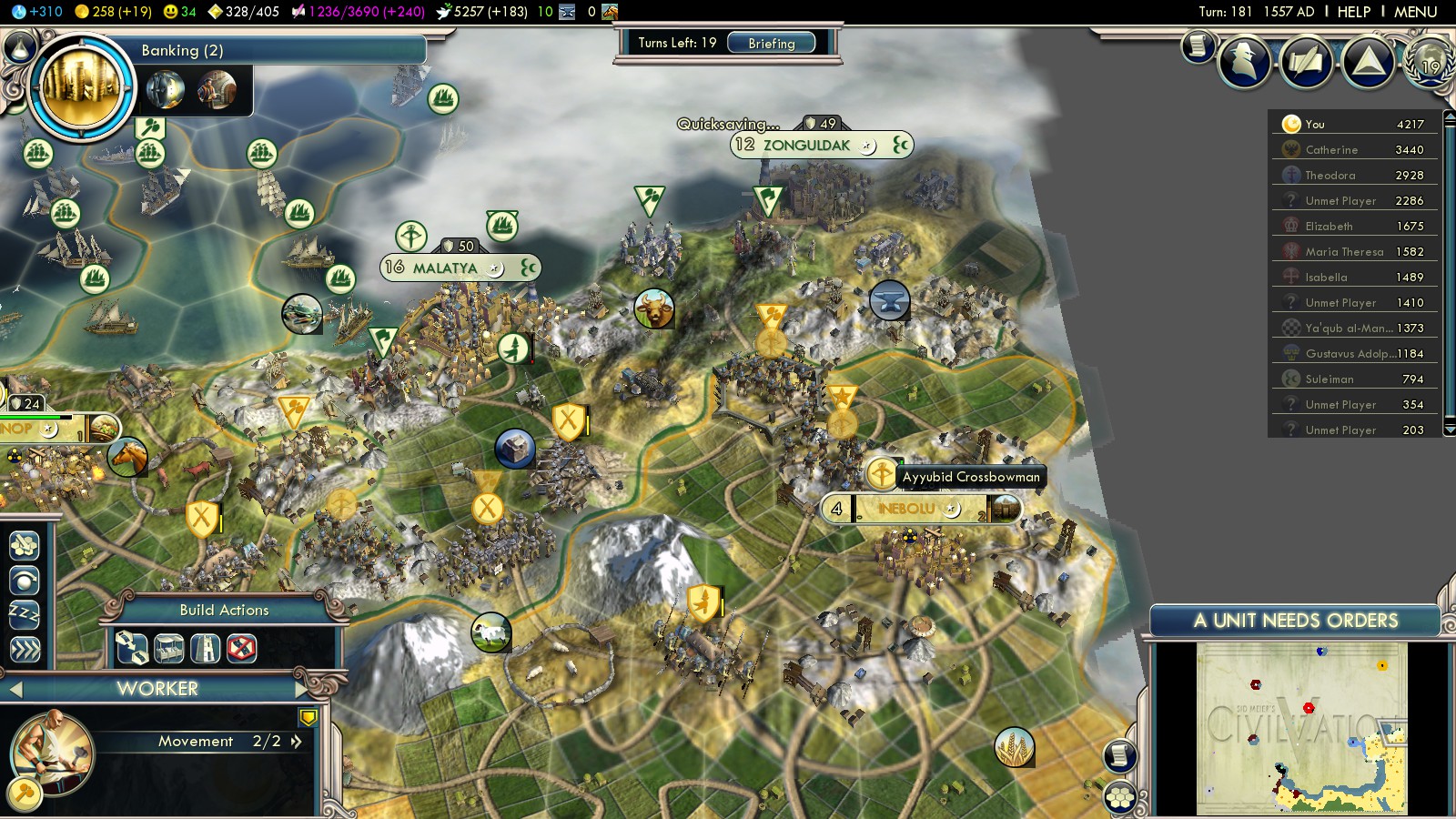Screen dimensions: 1456x819
Task: Put the worker to sleep
Action: 25,614
